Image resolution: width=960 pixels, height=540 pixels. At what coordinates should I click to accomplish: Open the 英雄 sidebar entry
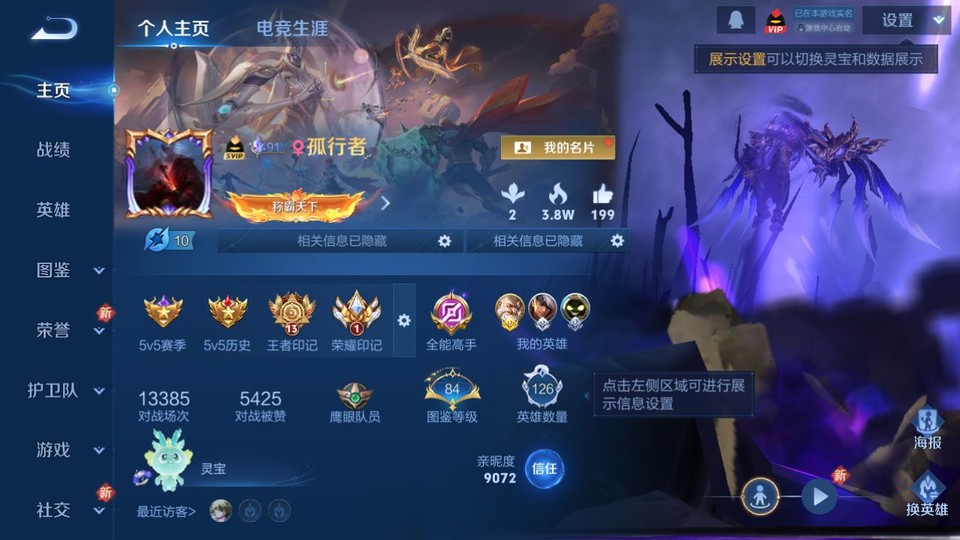pos(54,210)
